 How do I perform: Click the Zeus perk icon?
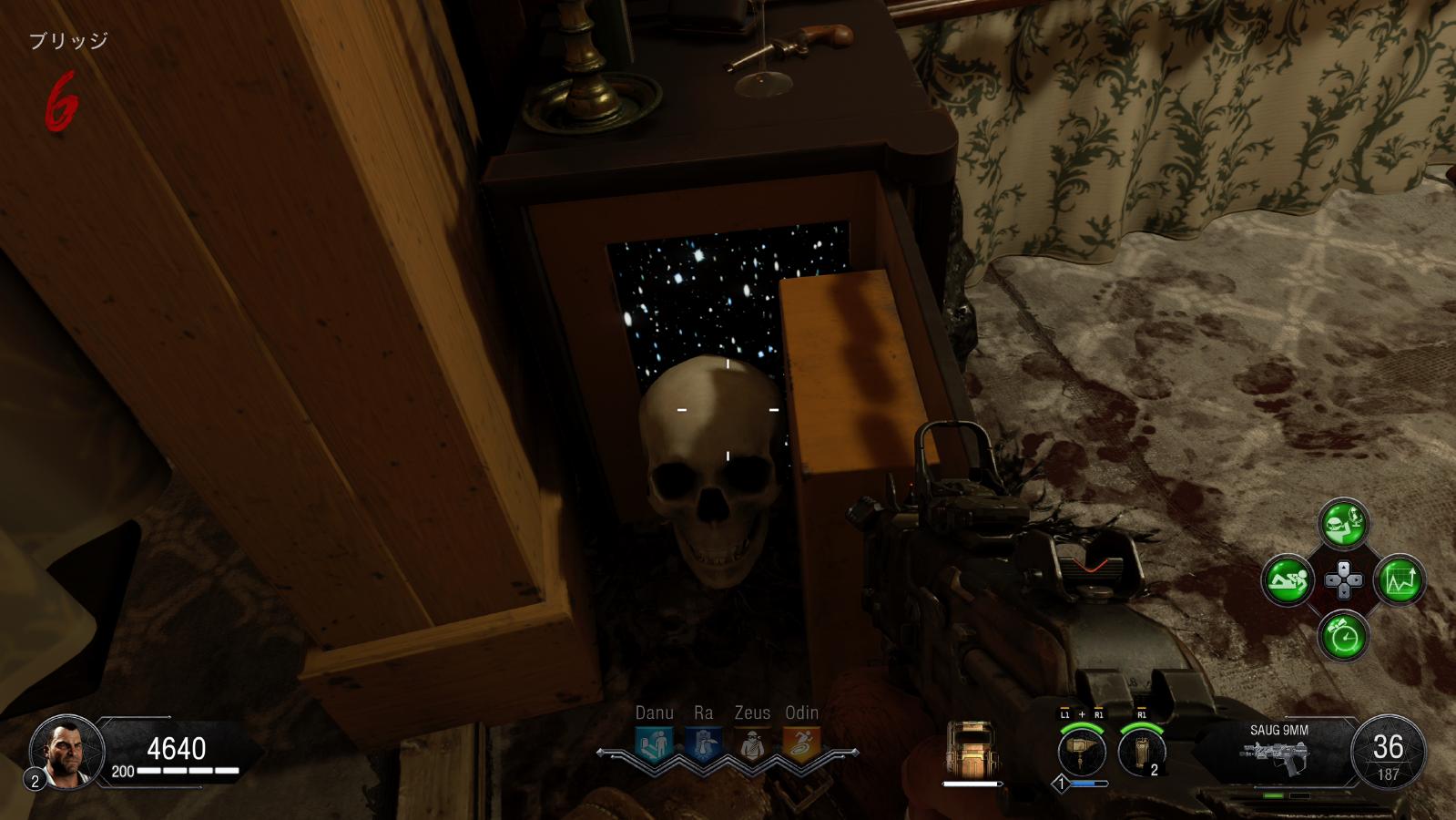(751, 744)
